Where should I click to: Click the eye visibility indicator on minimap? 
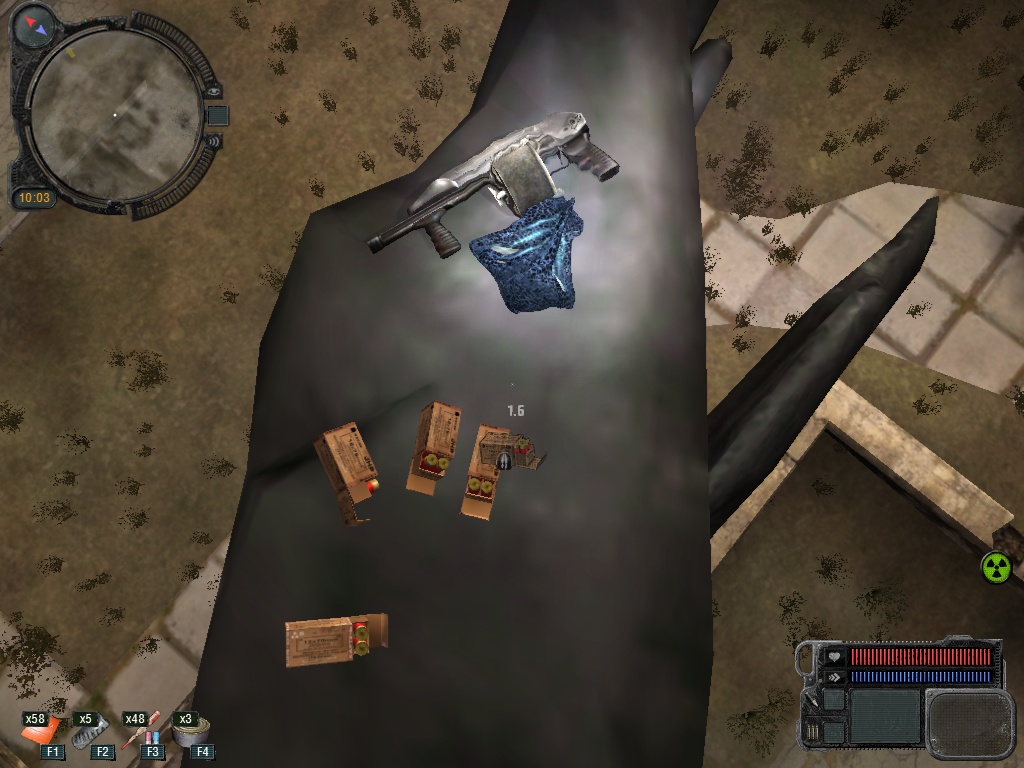point(213,93)
